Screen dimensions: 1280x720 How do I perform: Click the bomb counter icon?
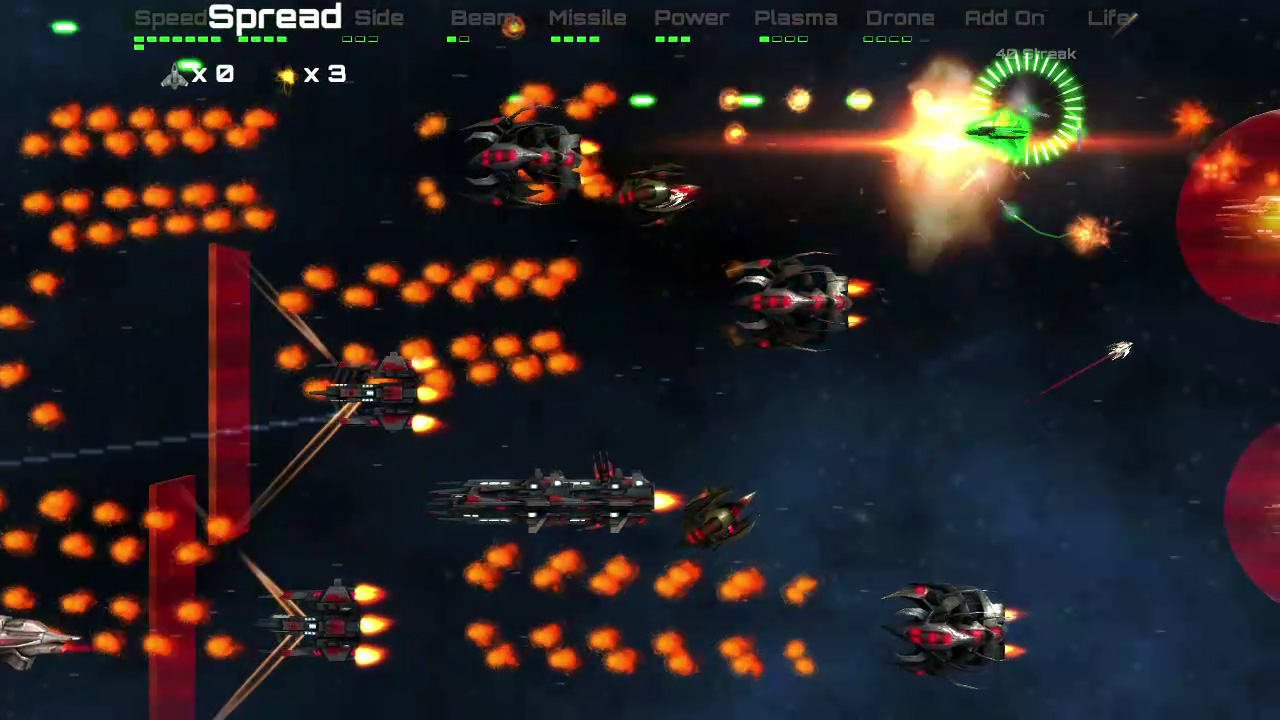[287, 74]
